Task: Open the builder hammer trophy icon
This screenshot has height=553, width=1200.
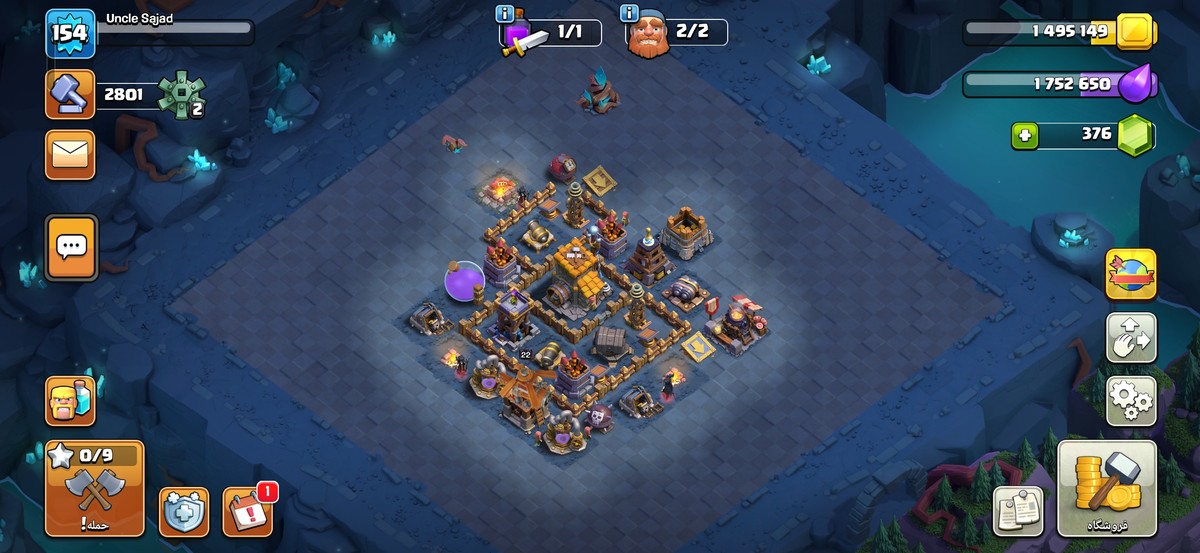Action: (70, 95)
